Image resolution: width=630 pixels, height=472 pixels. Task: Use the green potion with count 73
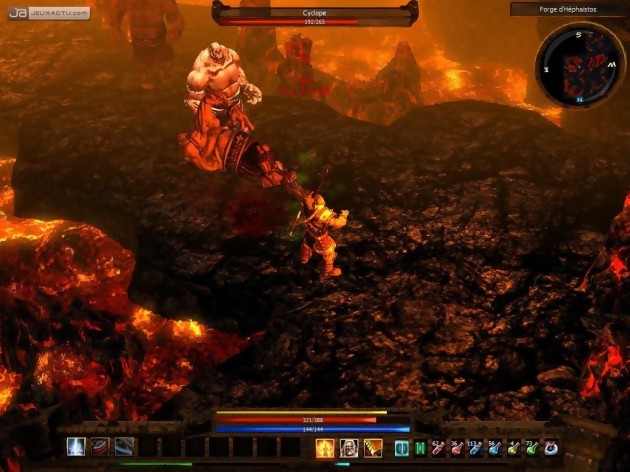(532, 449)
